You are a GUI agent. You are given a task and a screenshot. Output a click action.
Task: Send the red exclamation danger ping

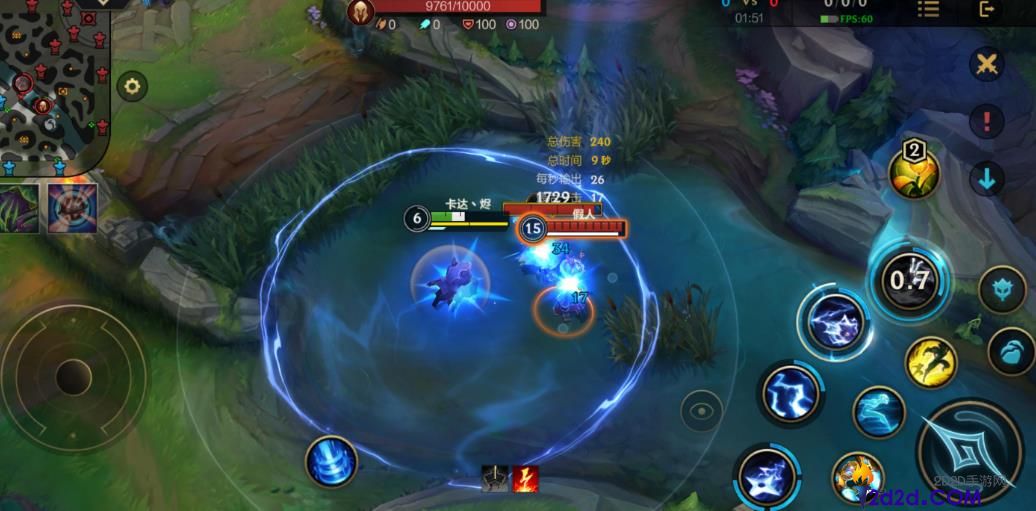987,122
